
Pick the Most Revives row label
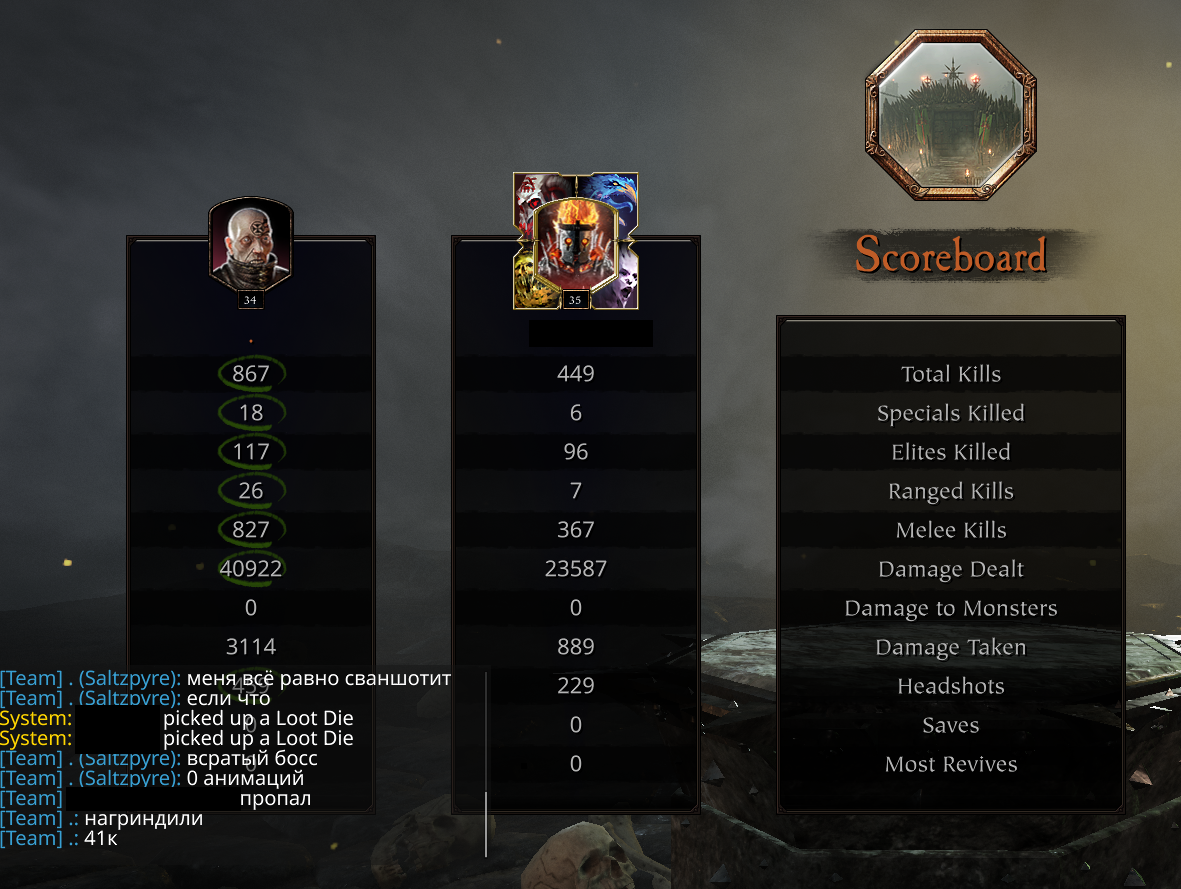tap(950, 764)
